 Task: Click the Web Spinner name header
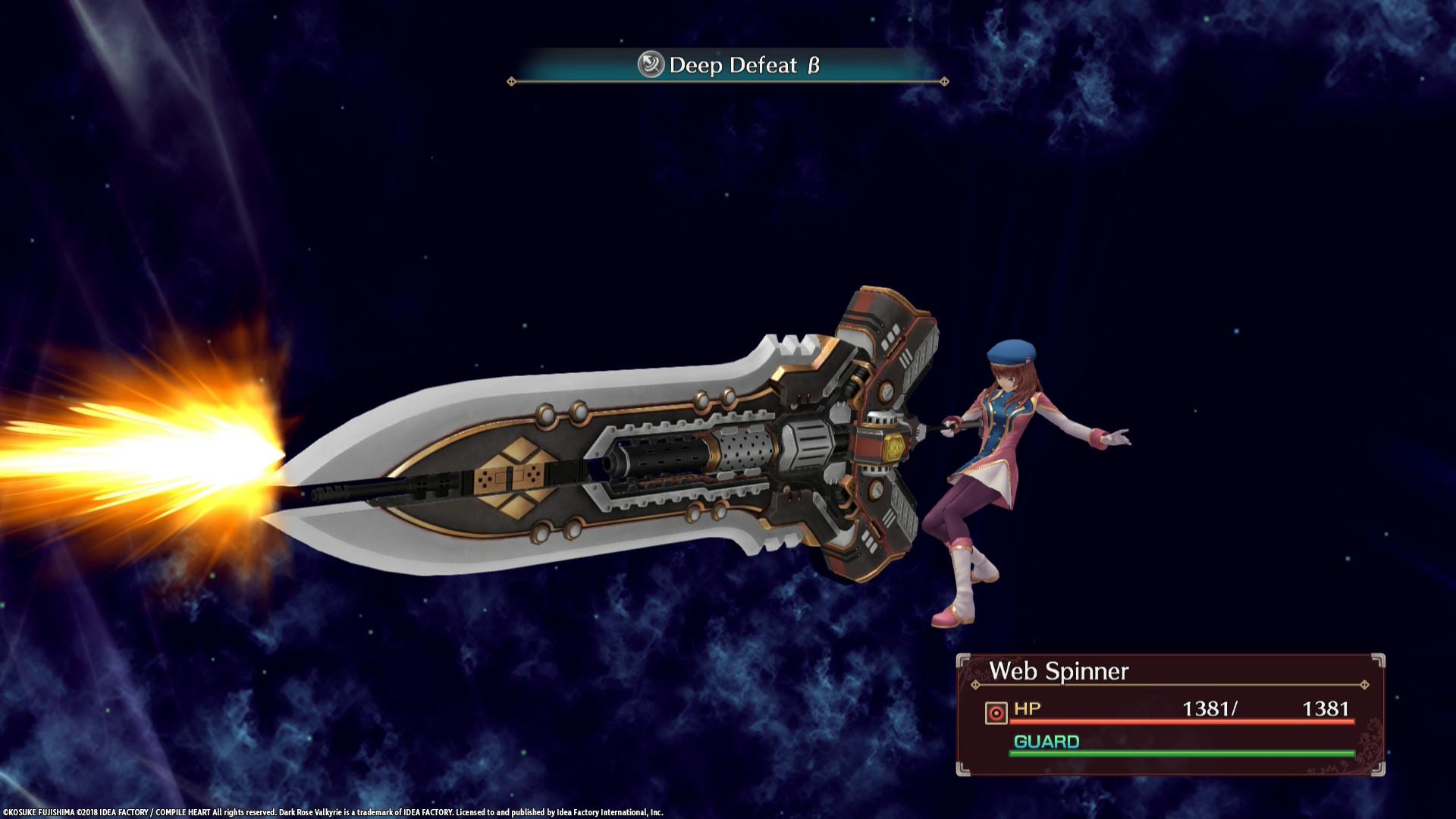click(x=1058, y=671)
